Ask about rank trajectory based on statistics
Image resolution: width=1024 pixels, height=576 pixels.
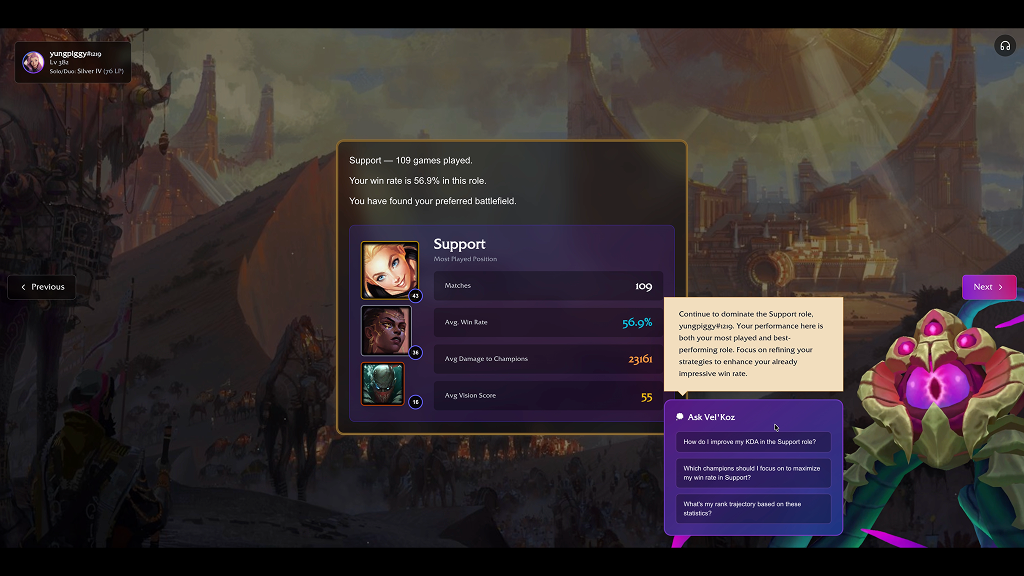pyautogui.click(x=752, y=508)
